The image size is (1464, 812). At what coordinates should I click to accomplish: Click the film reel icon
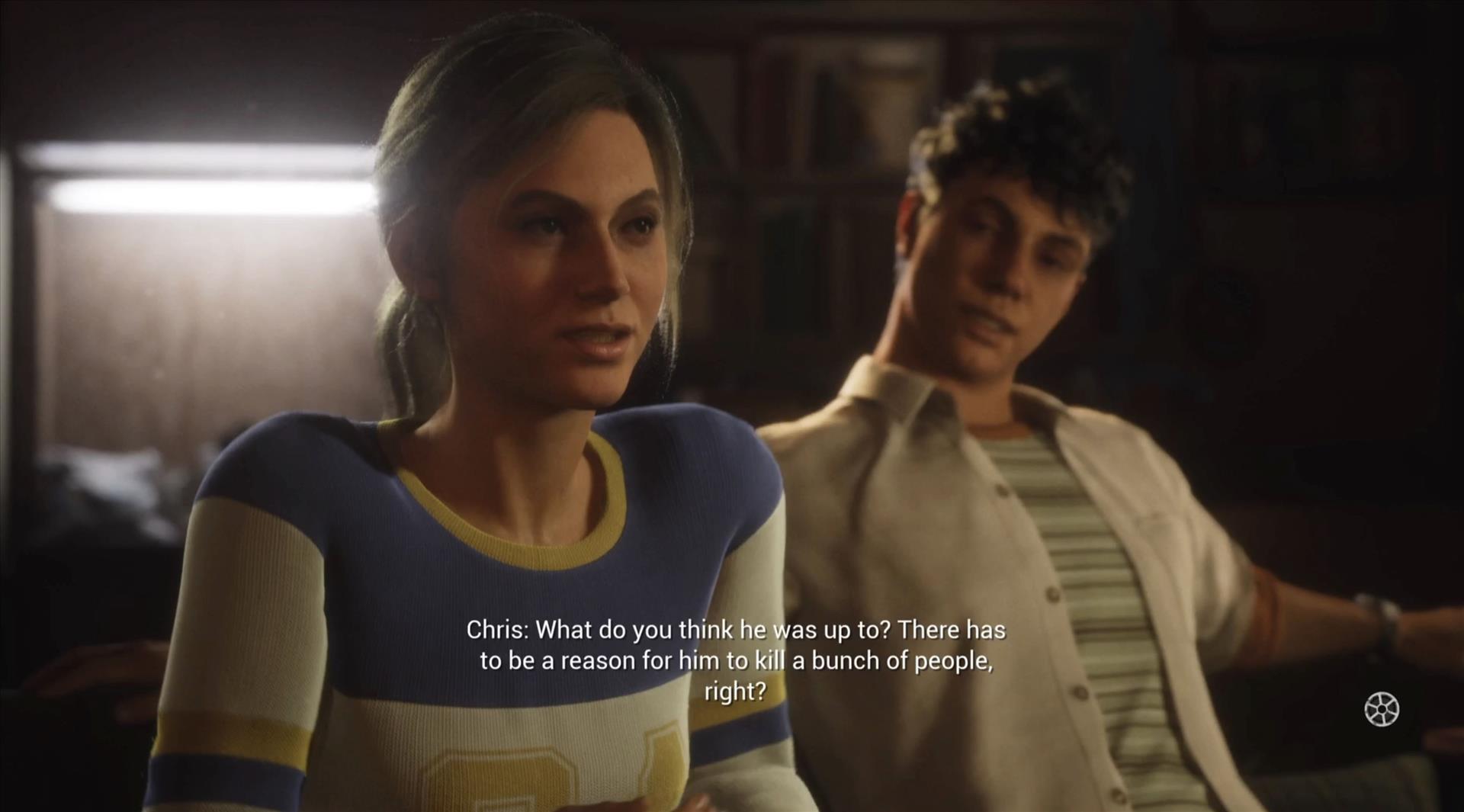(x=1381, y=709)
